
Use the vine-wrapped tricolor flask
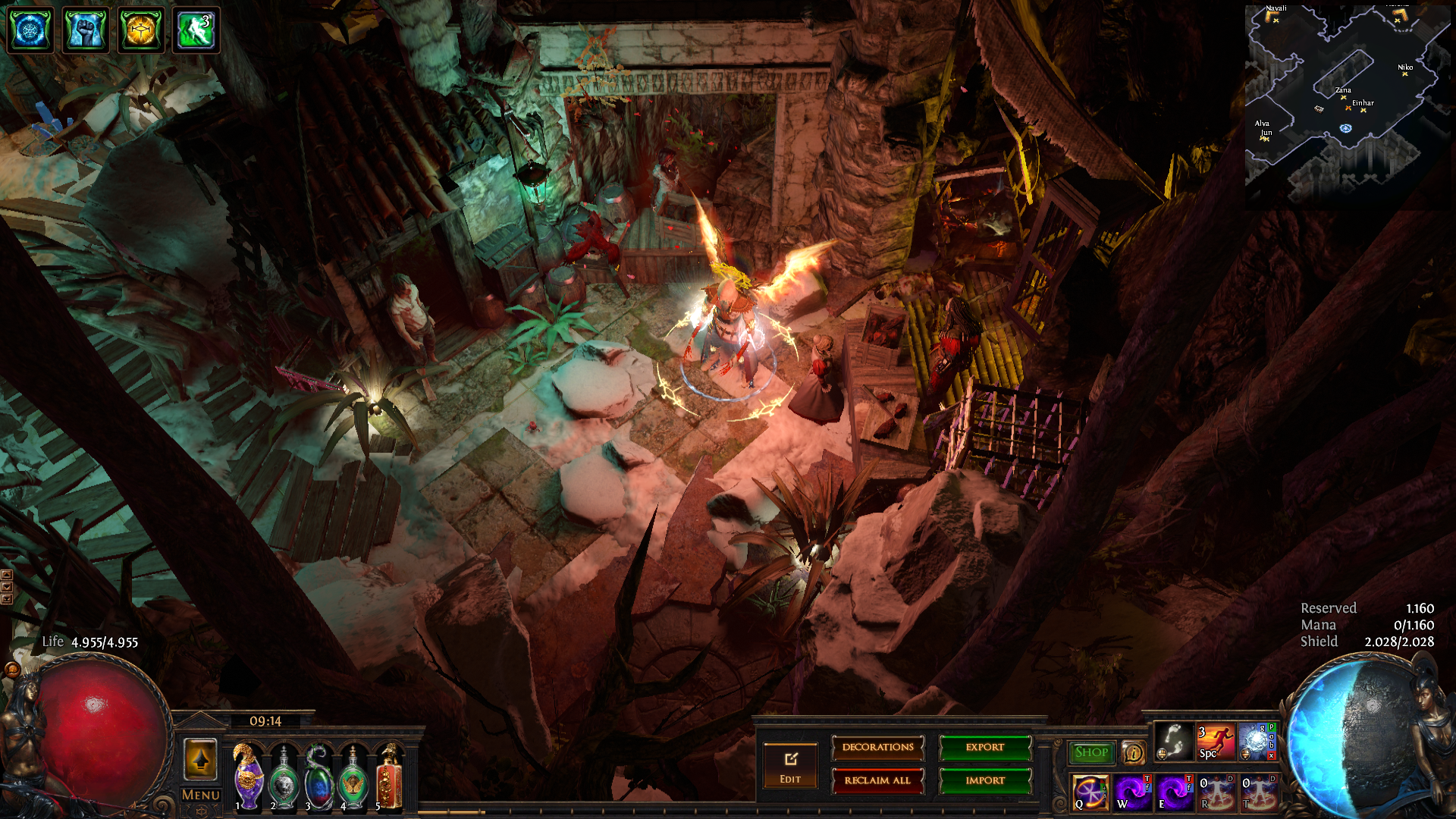tap(318, 779)
